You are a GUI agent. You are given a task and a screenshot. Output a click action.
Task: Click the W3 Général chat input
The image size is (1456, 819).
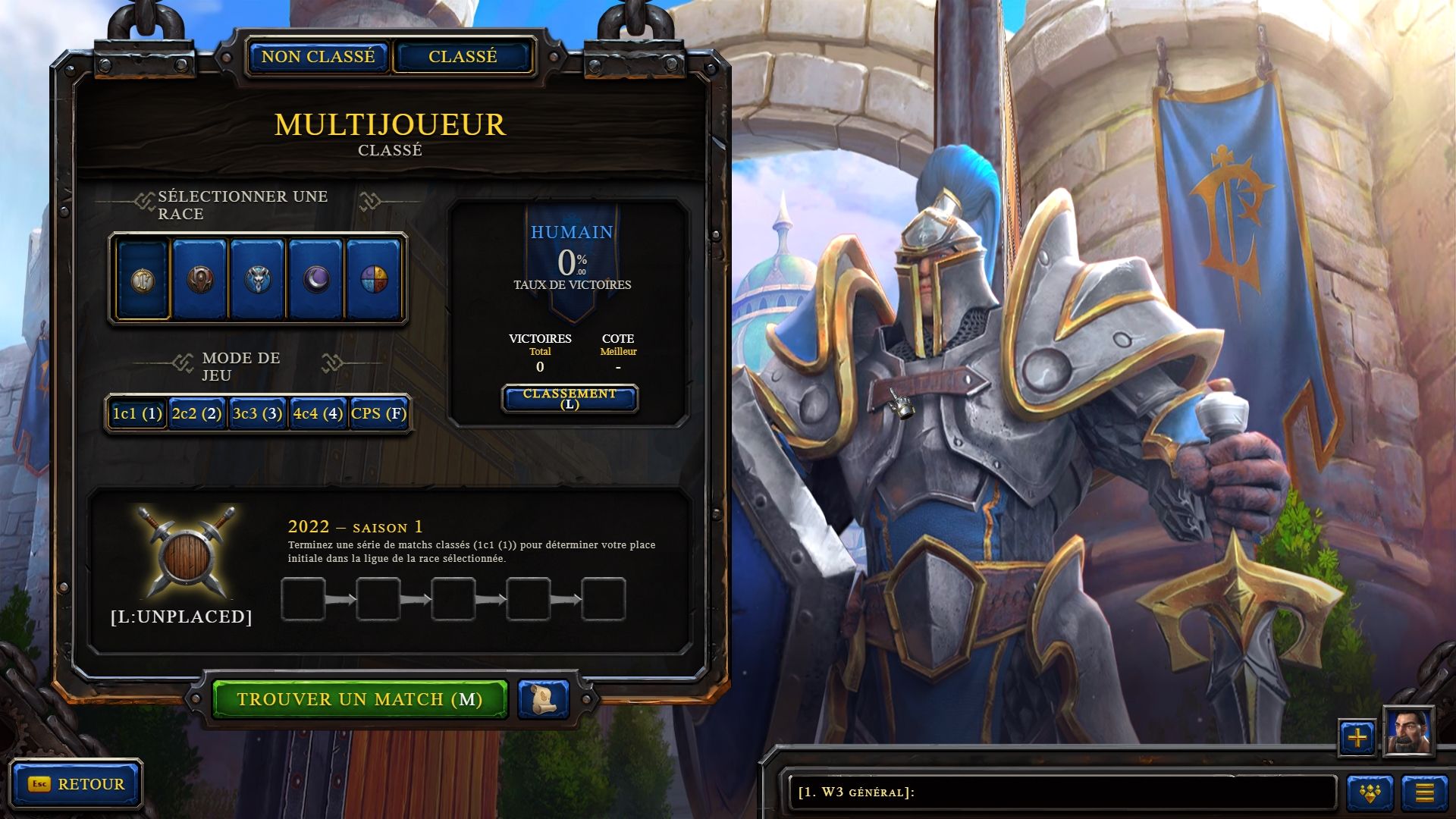click(x=1062, y=792)
